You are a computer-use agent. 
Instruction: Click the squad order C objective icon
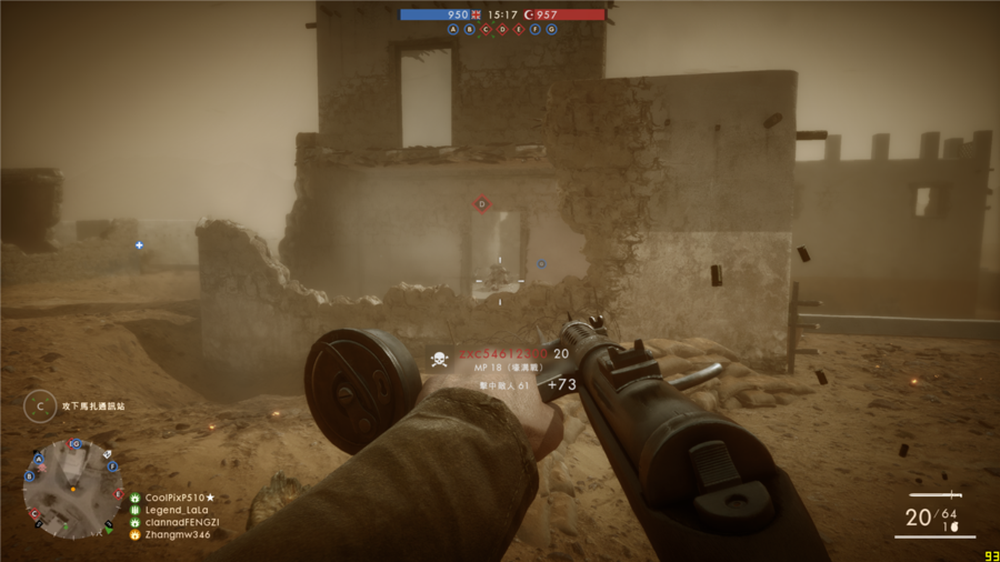41,406
